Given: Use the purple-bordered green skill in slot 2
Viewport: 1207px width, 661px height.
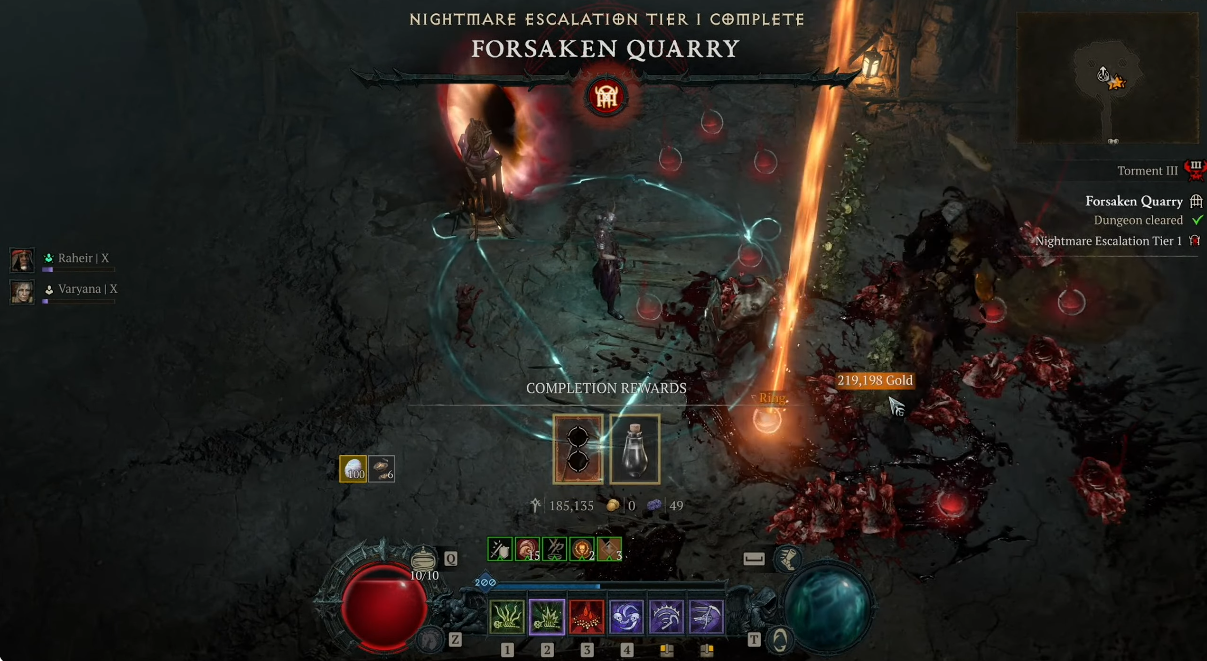Looking at the screenshot, I should pyautogui.click(x=547, y=617).
